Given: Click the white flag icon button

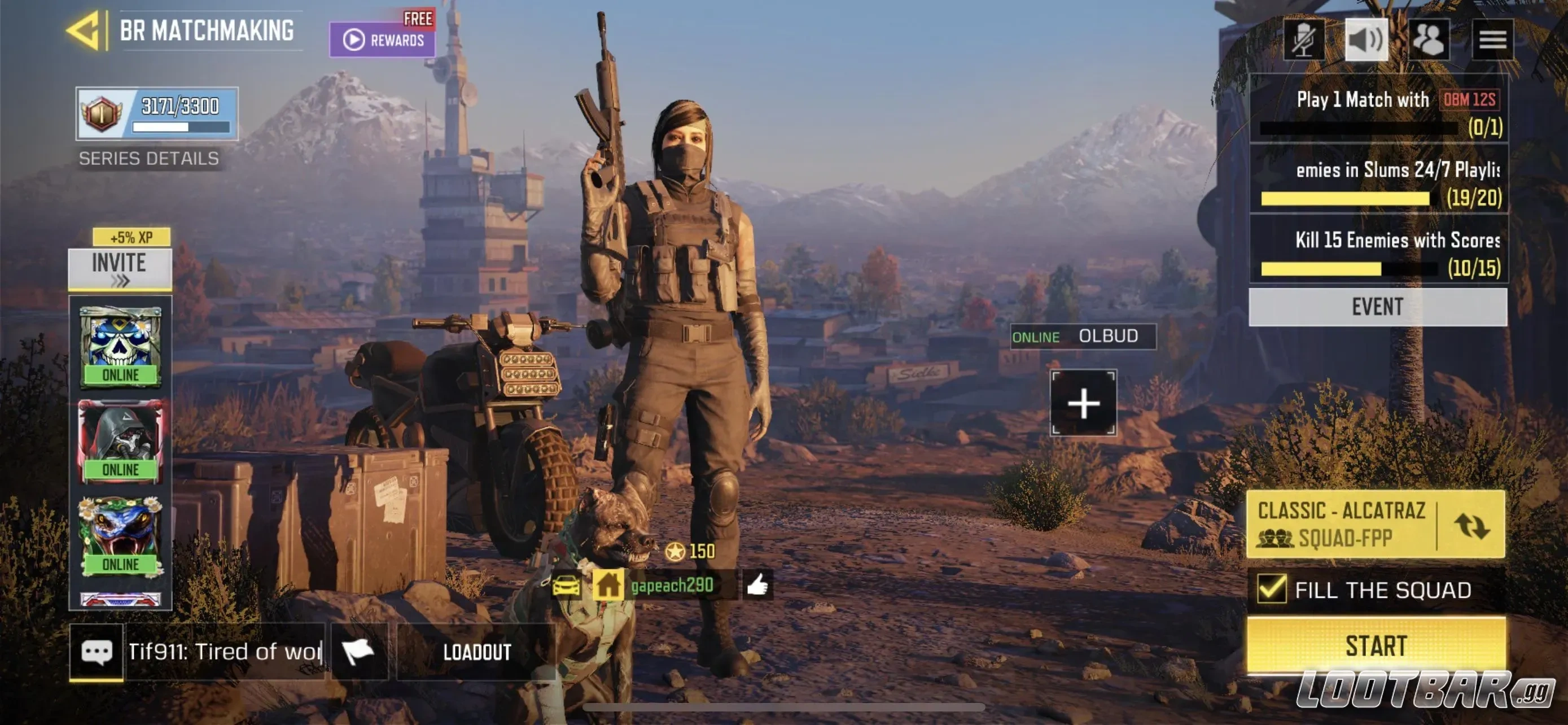Looking at the screenshot, I should tap(358, 652).
